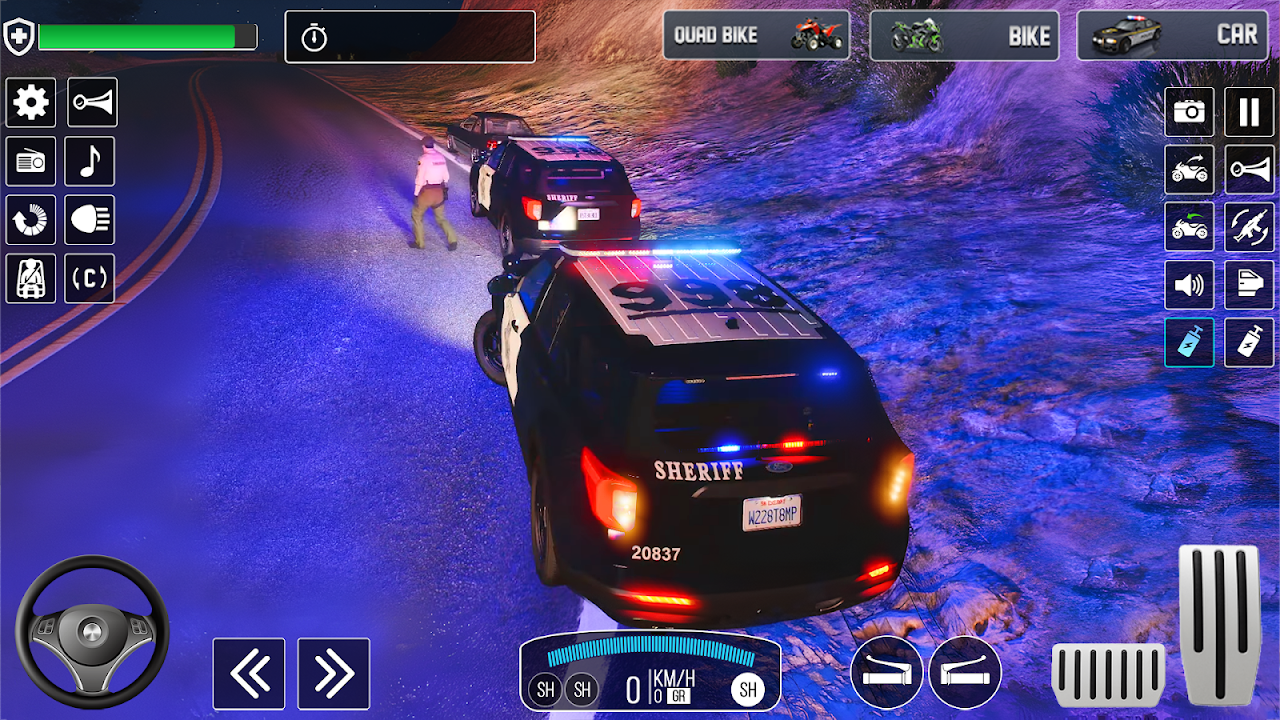1280x720 pixels.
Task: Use the highlighted blue nitro bottle
Action: point(1189,343)
